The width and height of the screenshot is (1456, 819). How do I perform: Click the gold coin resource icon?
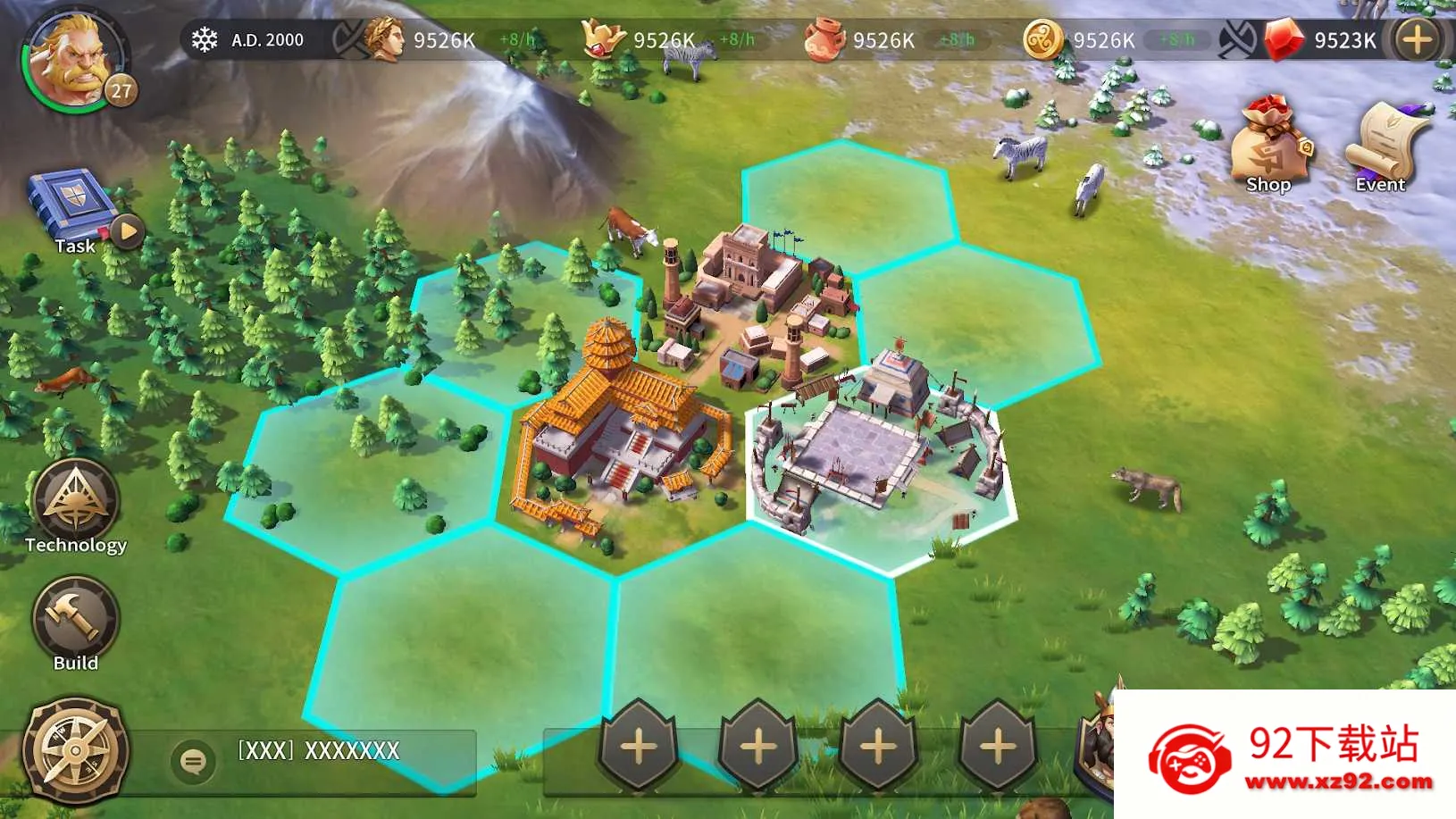pos(1042,40)
